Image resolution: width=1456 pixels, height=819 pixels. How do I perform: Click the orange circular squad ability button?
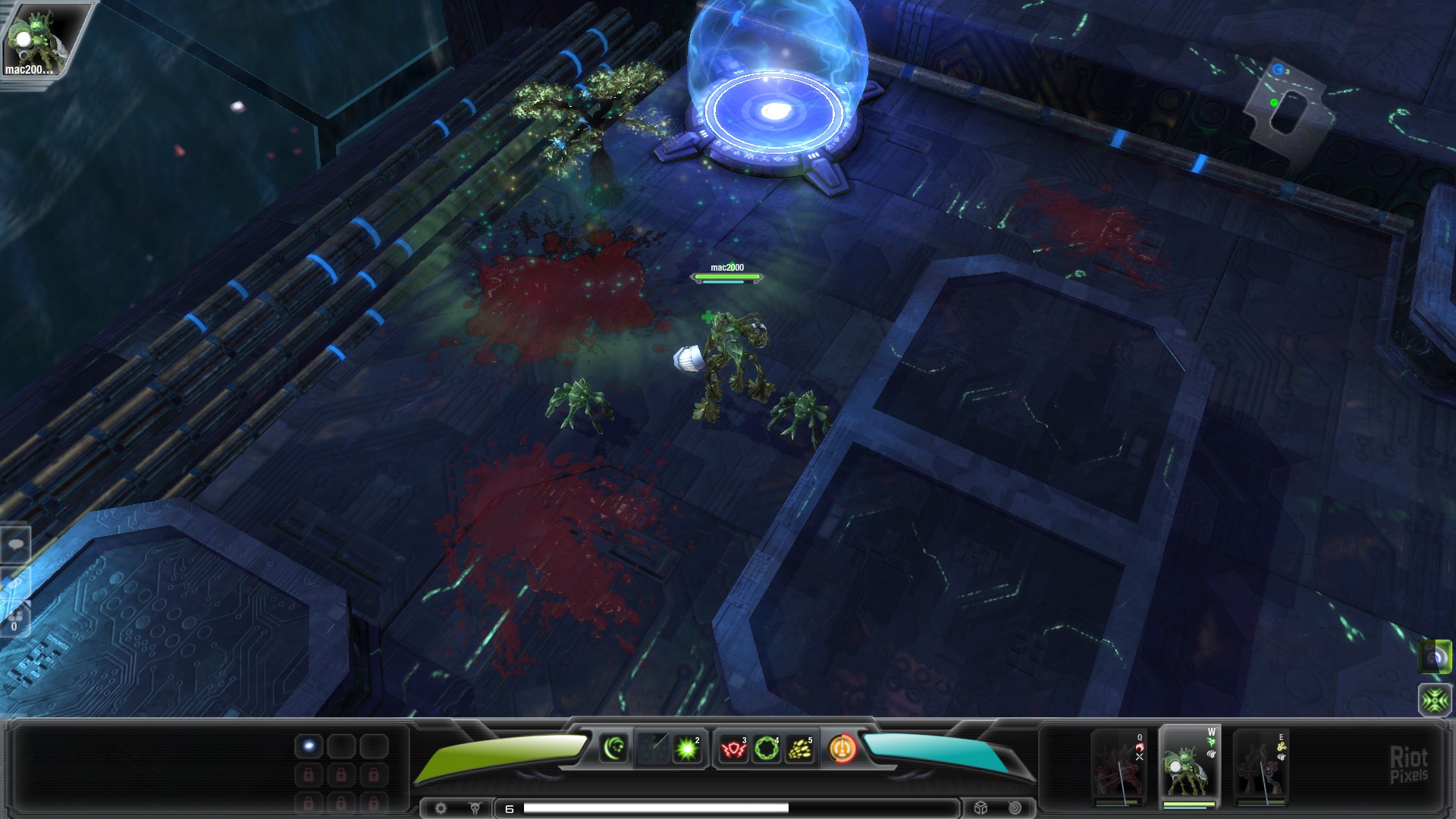point(843,748)
